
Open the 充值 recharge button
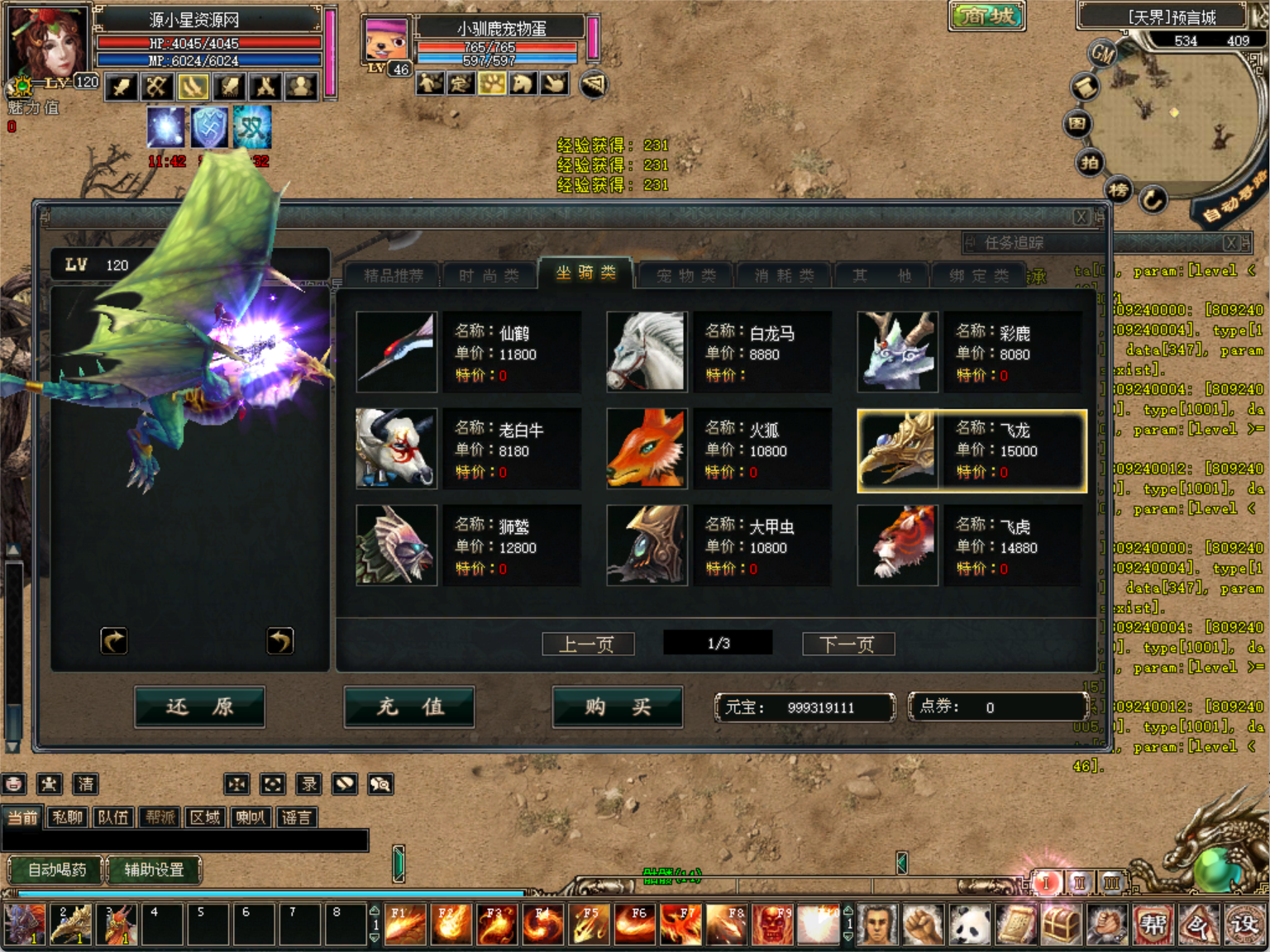click(x=409, y=707)
